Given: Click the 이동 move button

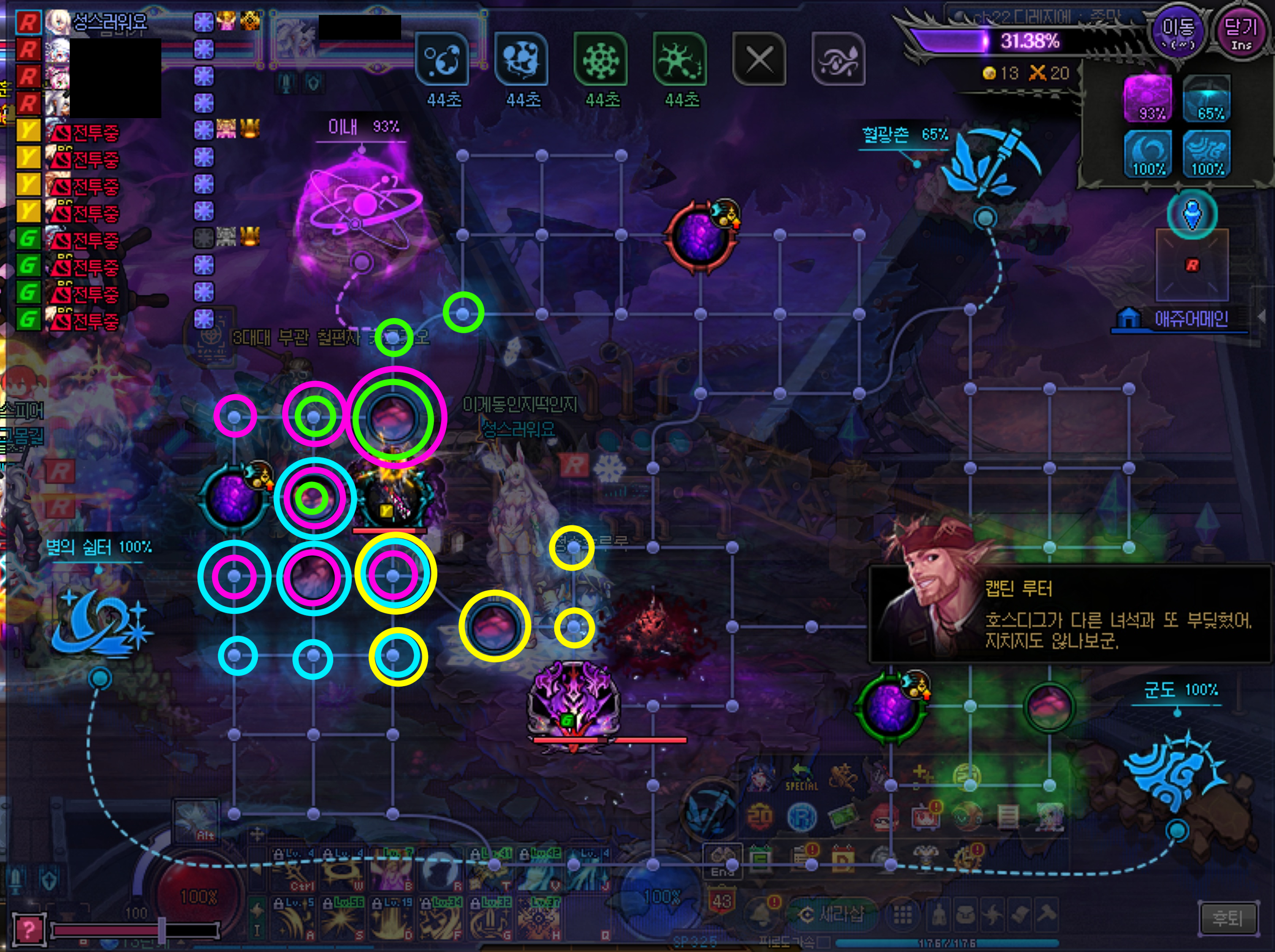Looking at the screenshot, I should point(1177,31).
